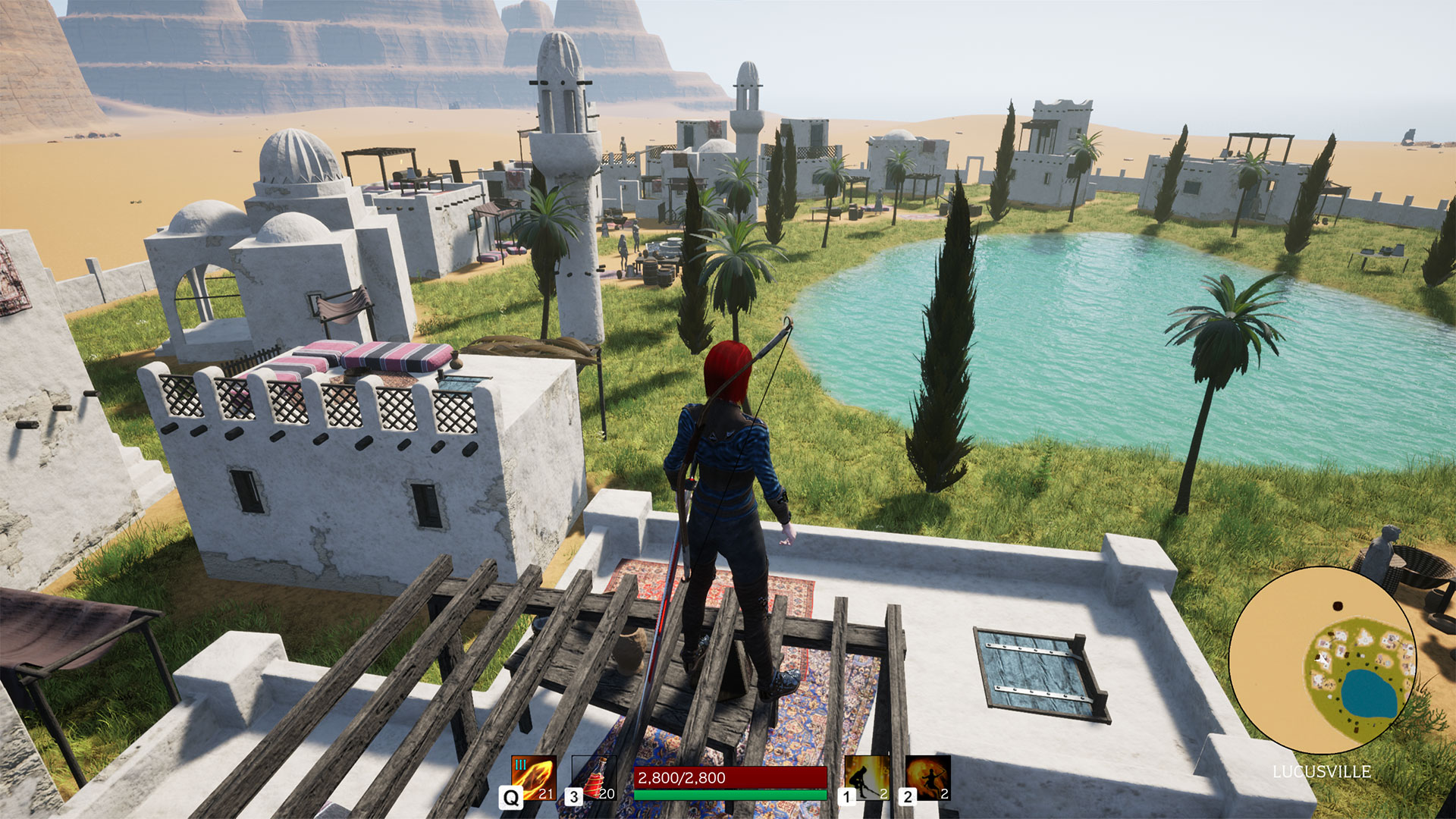Click the tier III marker on the Q skill
This screenshot has width=1456, height=819.
coord(519,766)
